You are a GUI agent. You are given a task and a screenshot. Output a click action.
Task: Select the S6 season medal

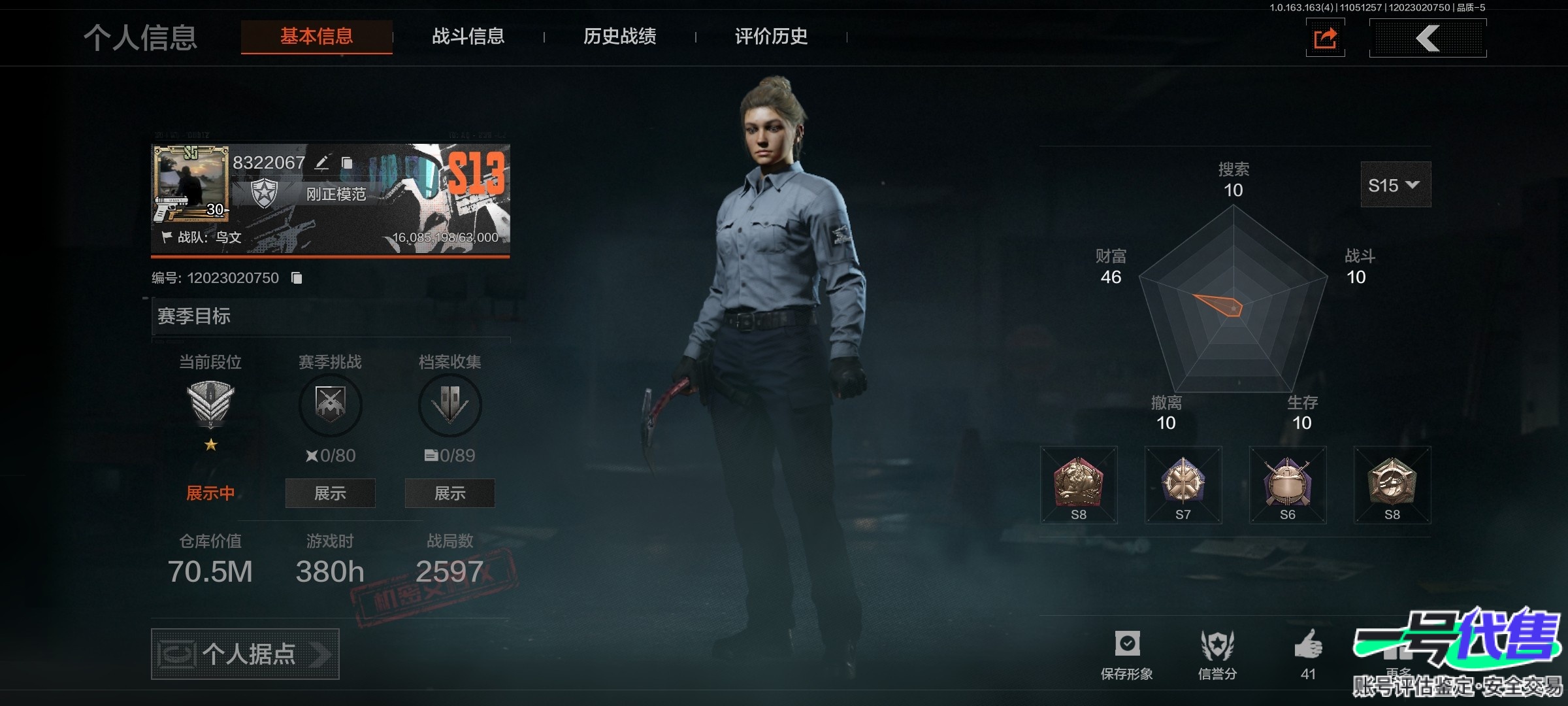tap(1288, 485)
